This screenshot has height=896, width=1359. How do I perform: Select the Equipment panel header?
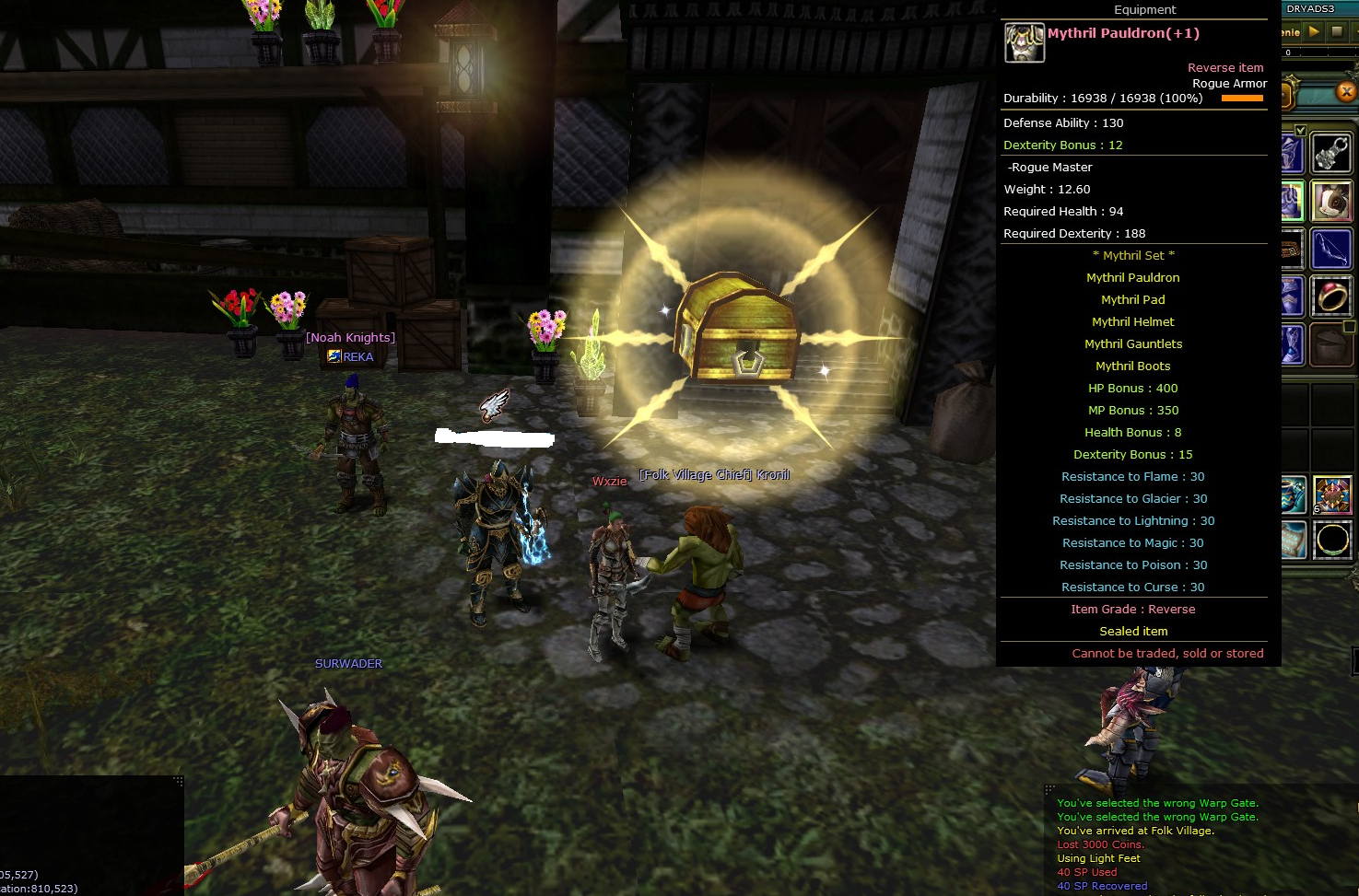point(1144,9)
